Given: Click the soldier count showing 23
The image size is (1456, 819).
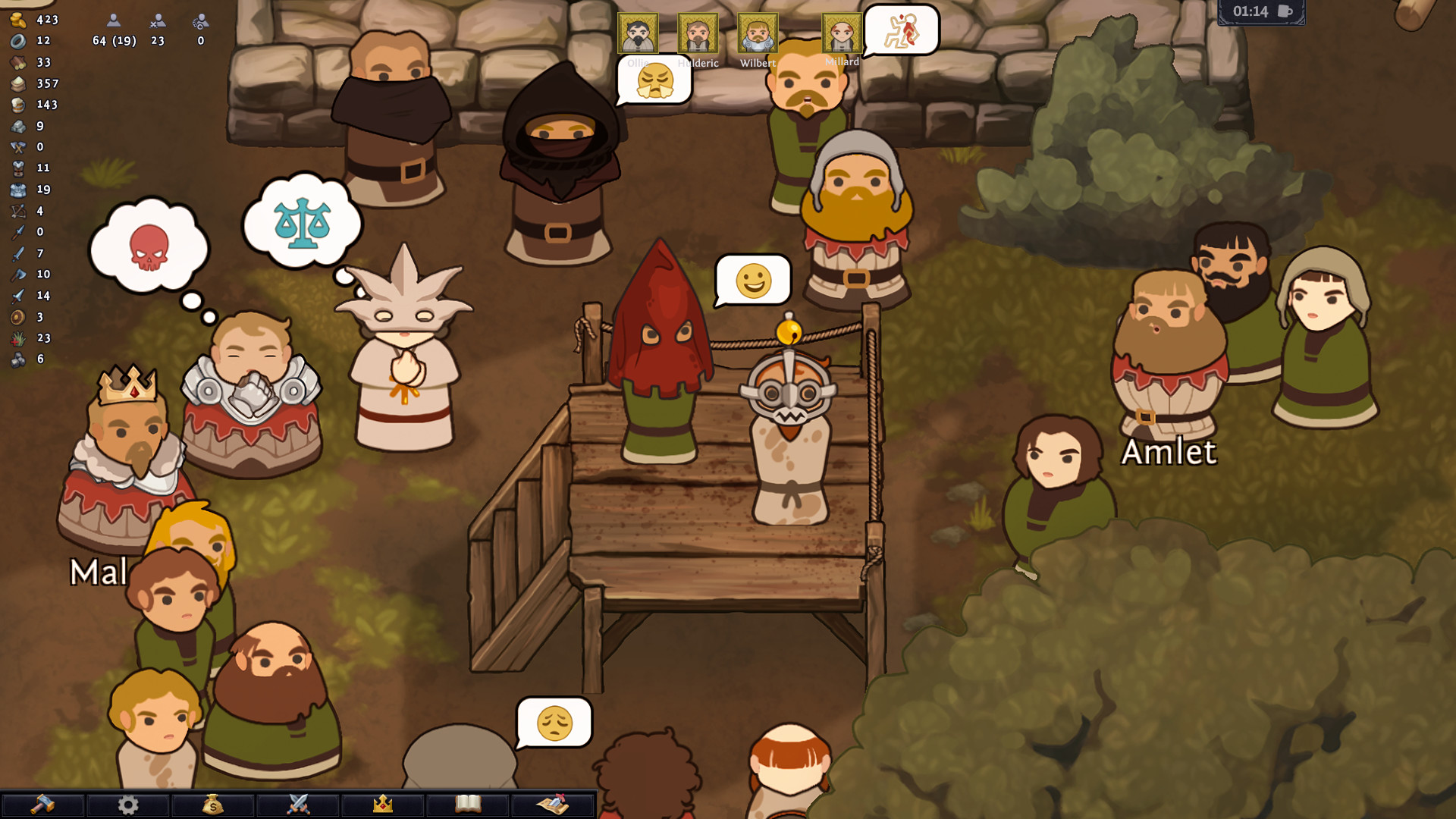Looking at the screenshot, I should coord(157,42).
